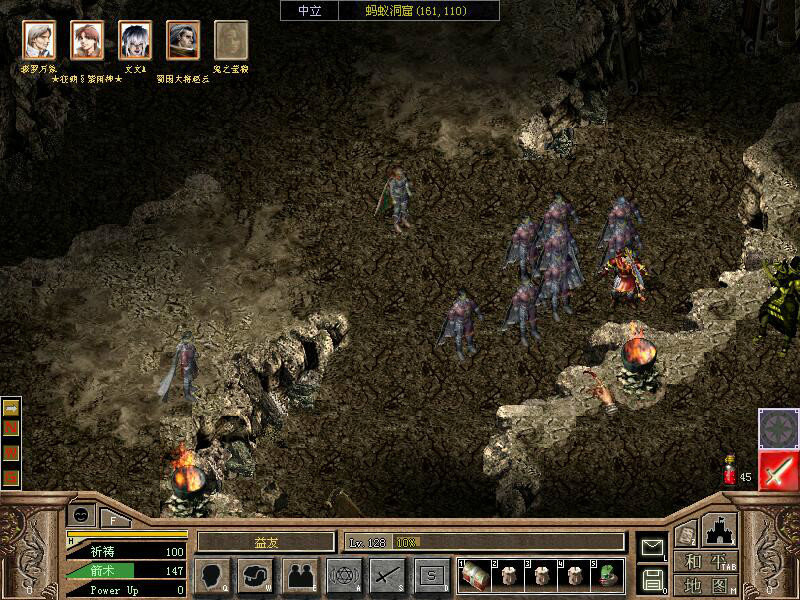Select the first party member portrait
This screenshot has height=600, width=800.
pos(39,40)
